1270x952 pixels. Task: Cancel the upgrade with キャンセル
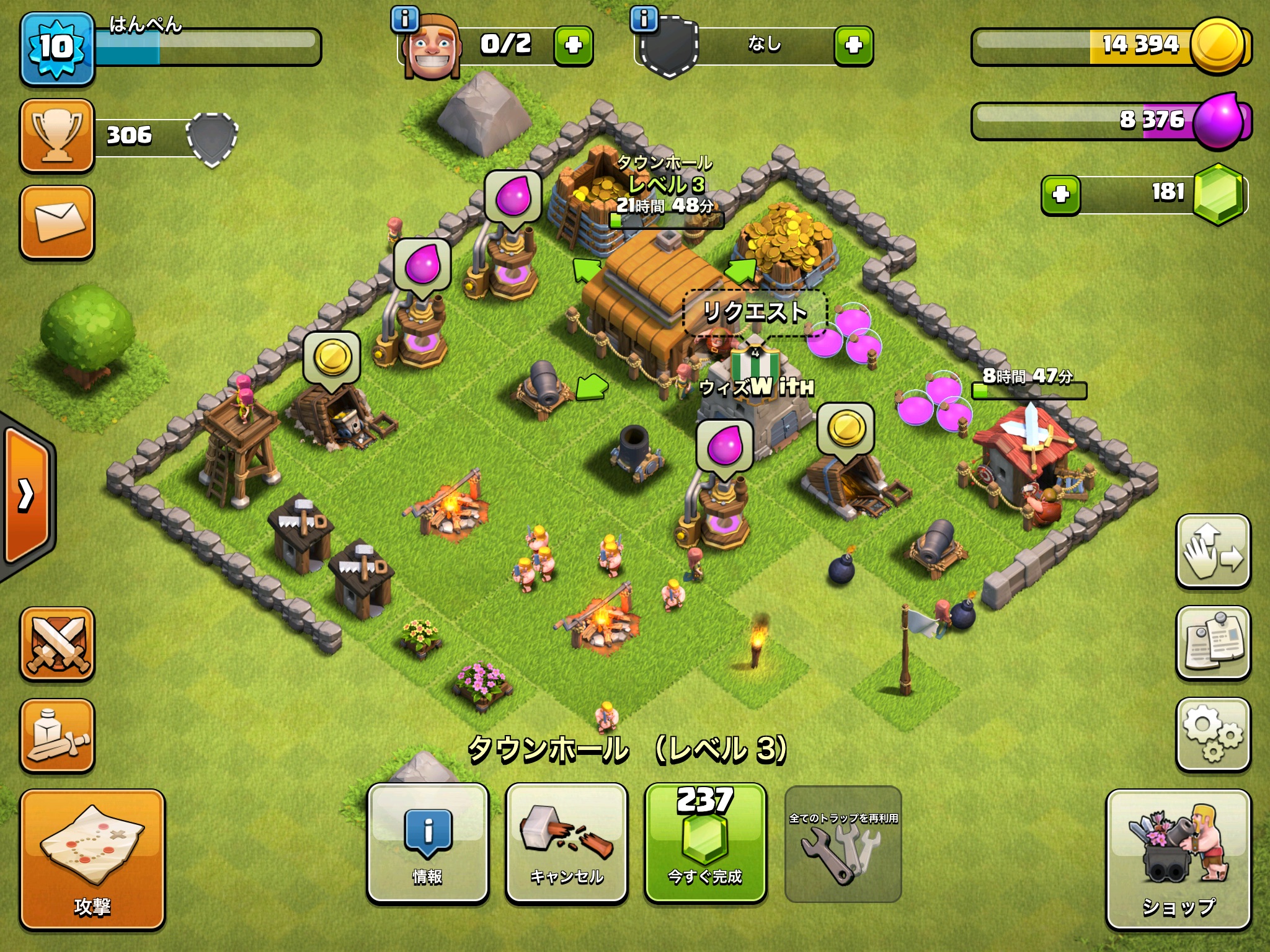click(x=567, y=842)
